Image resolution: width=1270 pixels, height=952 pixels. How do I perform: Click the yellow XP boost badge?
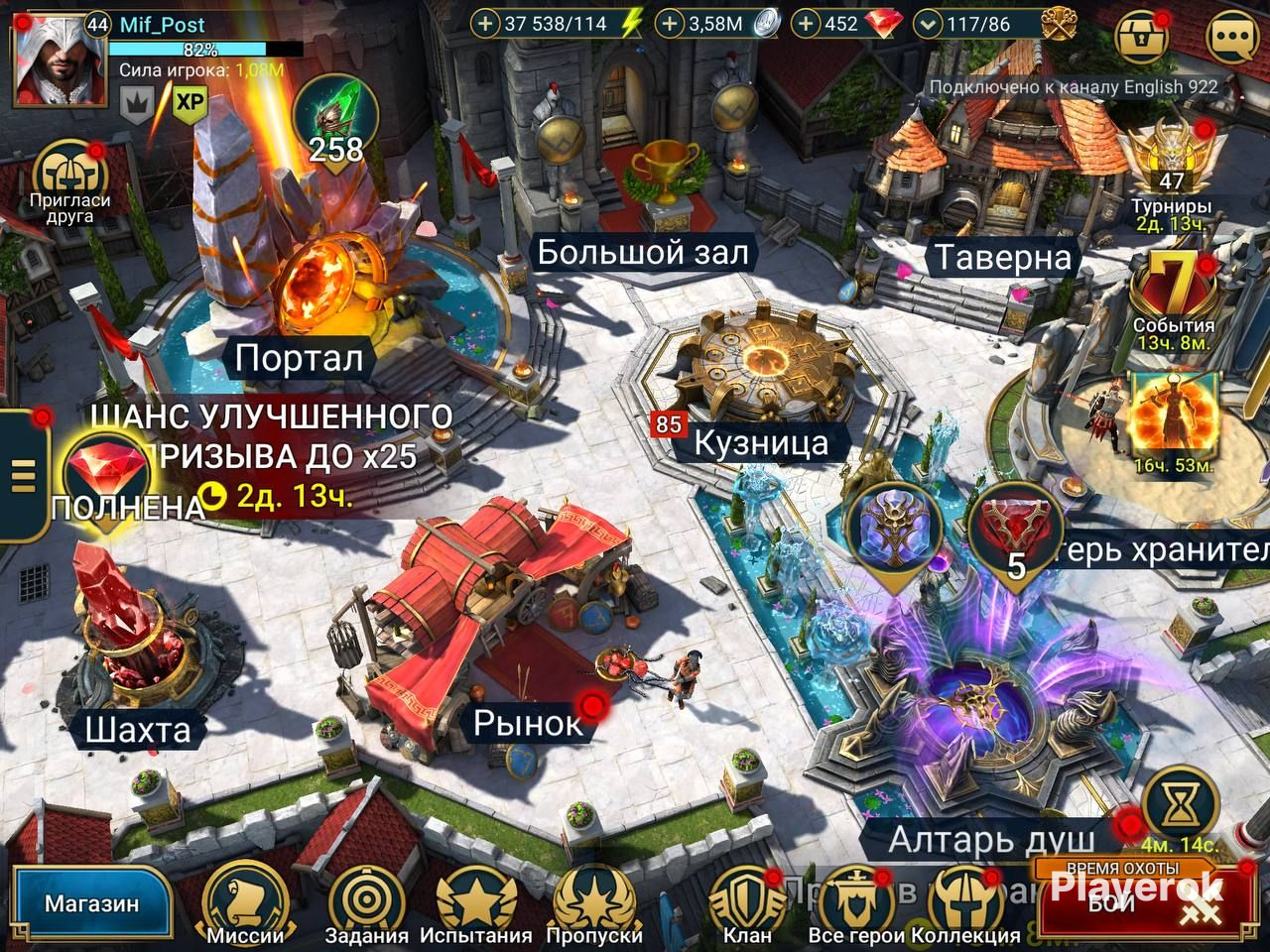coord(189,102)
